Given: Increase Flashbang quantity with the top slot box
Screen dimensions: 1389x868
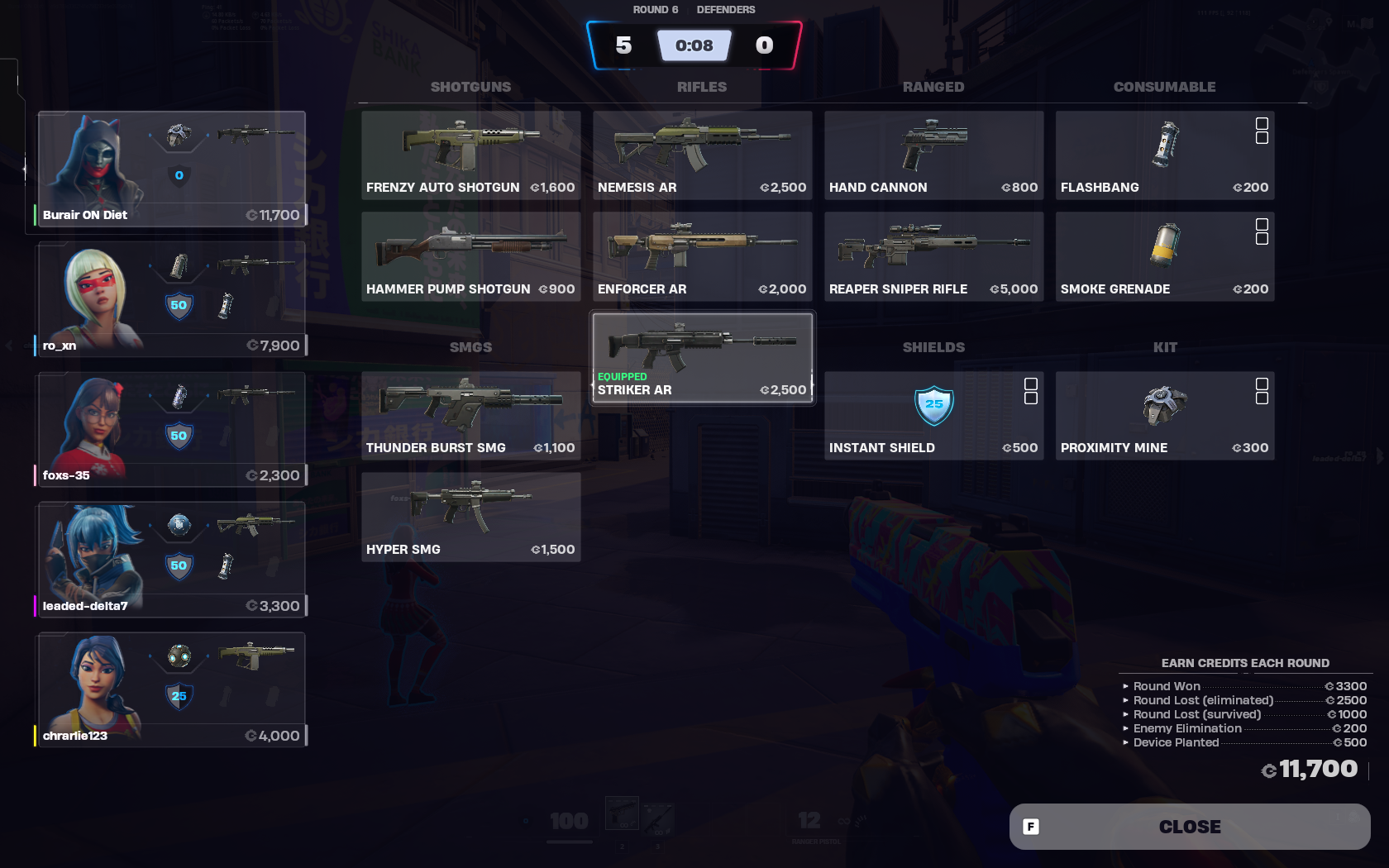Looking at the screenshot, I should (1261, 122).
